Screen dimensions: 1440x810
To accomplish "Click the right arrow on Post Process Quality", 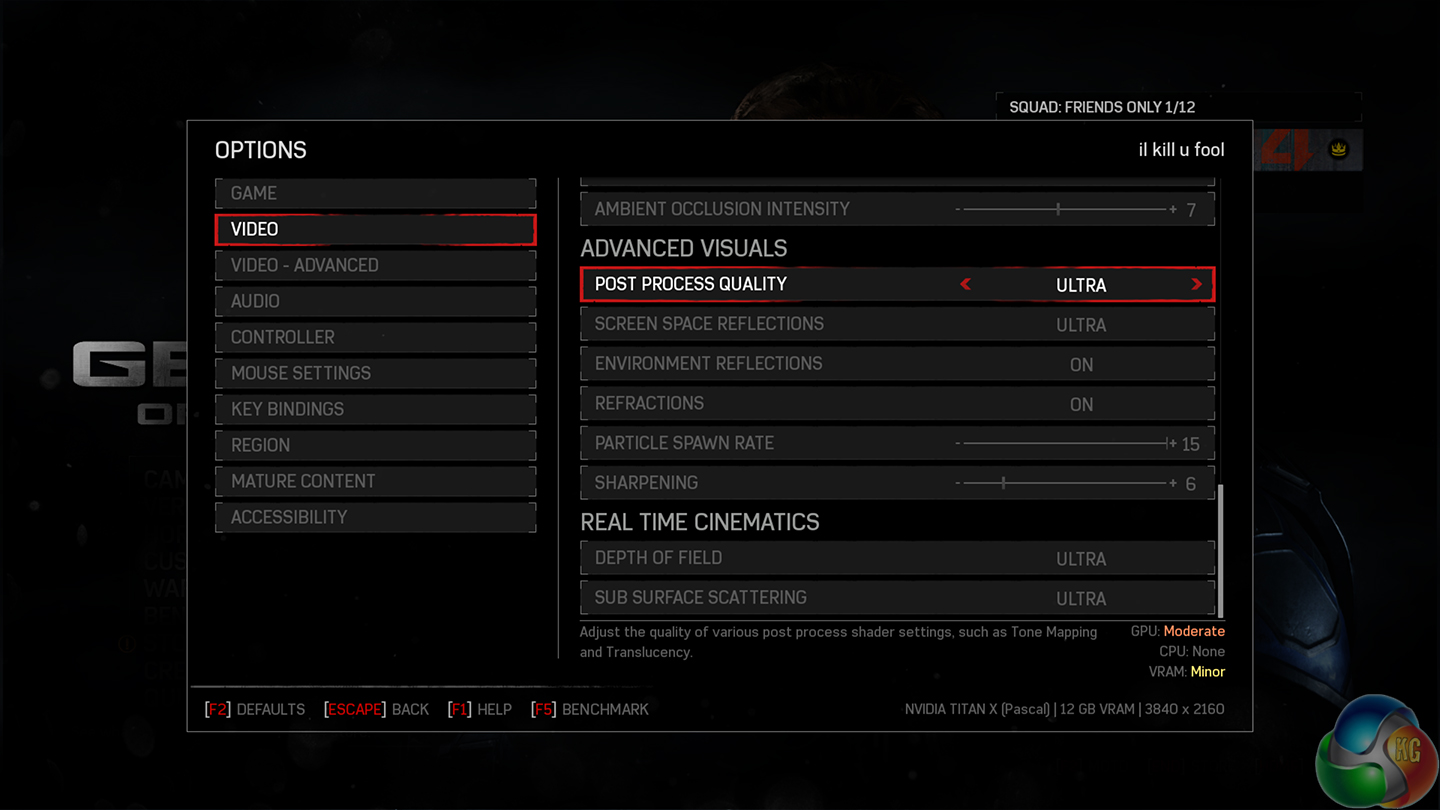I will point(1196,285).
